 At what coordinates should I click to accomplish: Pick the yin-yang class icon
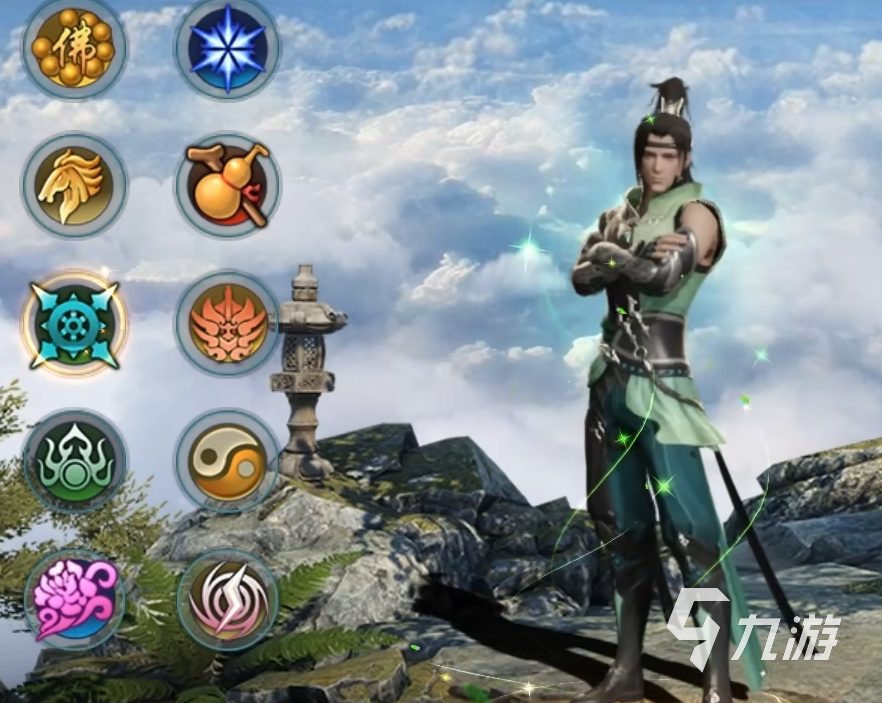pos(227,461)
